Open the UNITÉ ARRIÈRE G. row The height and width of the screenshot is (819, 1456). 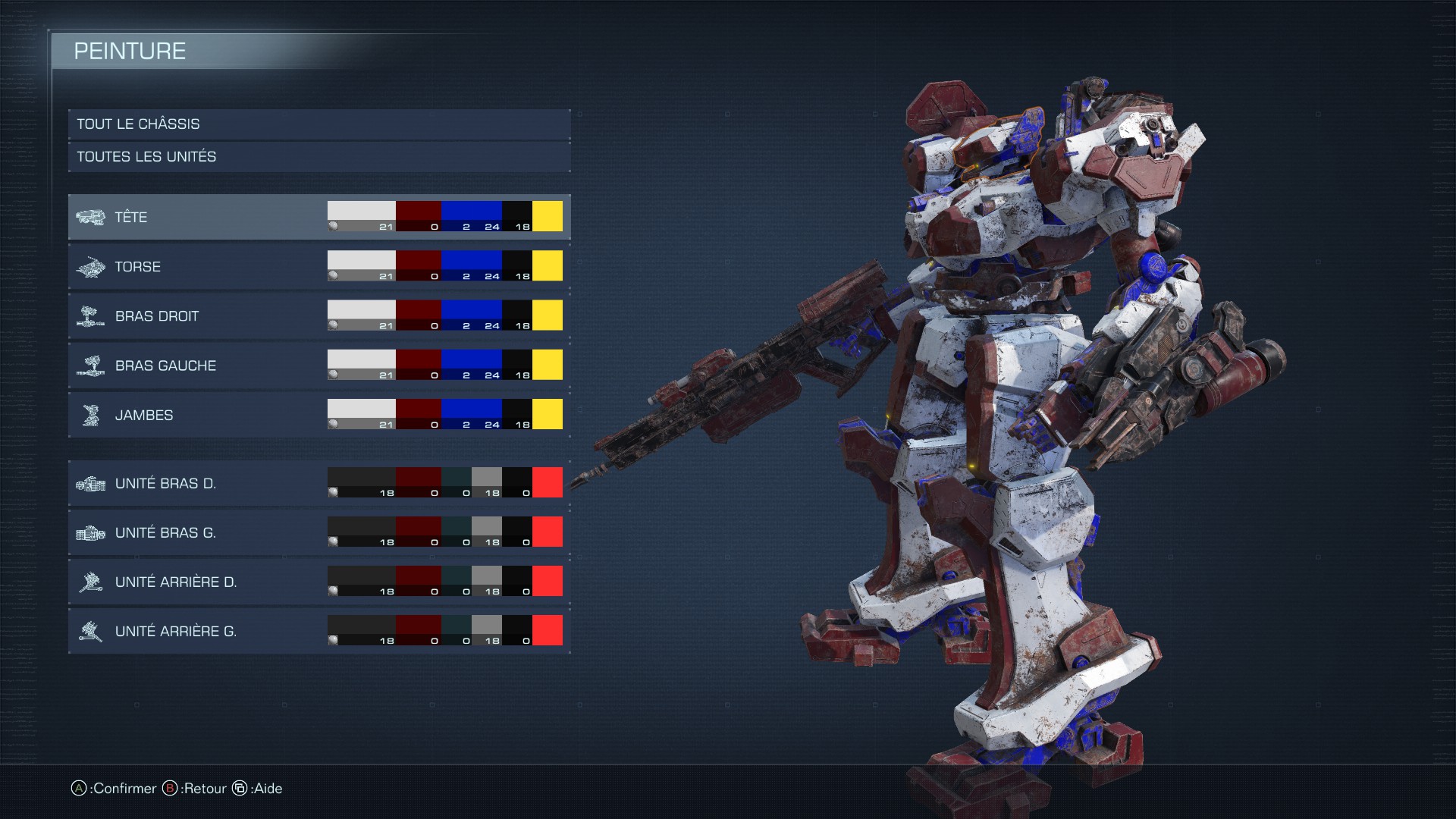[x=197, y=631]
